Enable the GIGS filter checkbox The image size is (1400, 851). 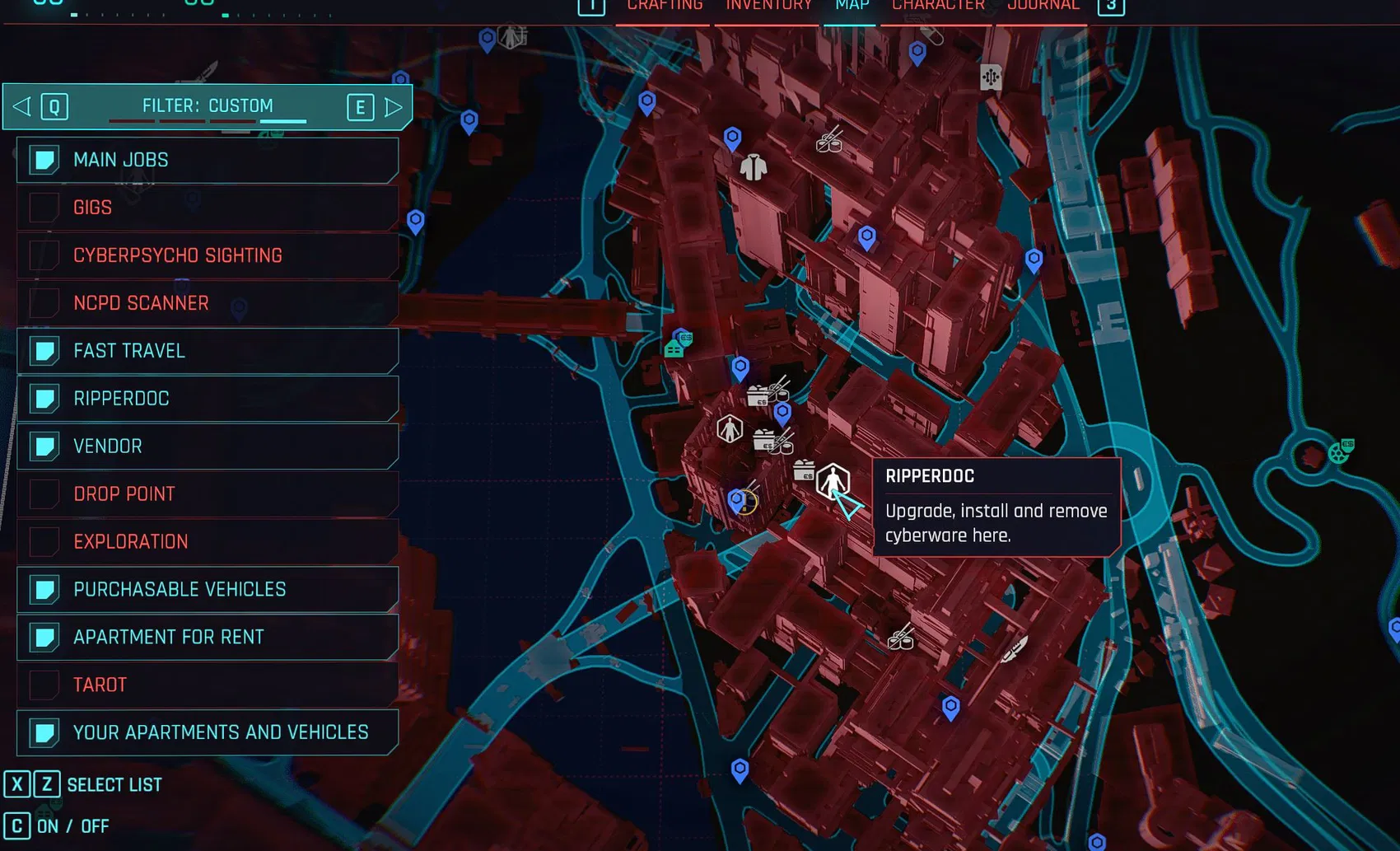point(43,208)
